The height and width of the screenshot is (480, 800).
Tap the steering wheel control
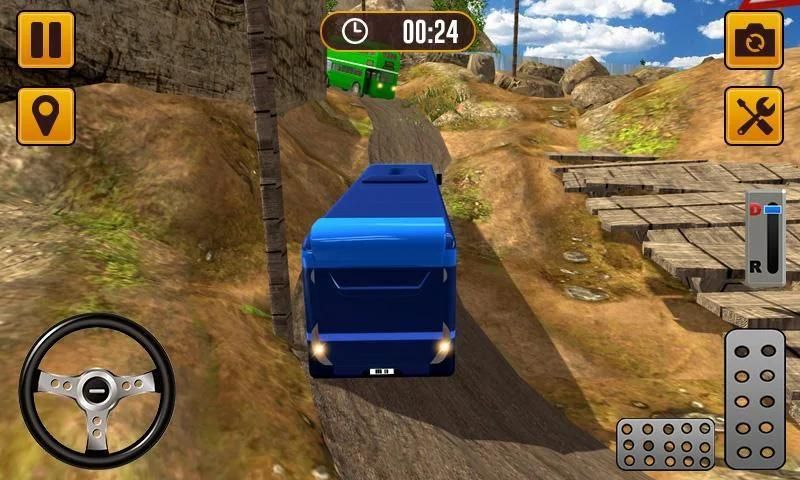(x=97, y=390)
